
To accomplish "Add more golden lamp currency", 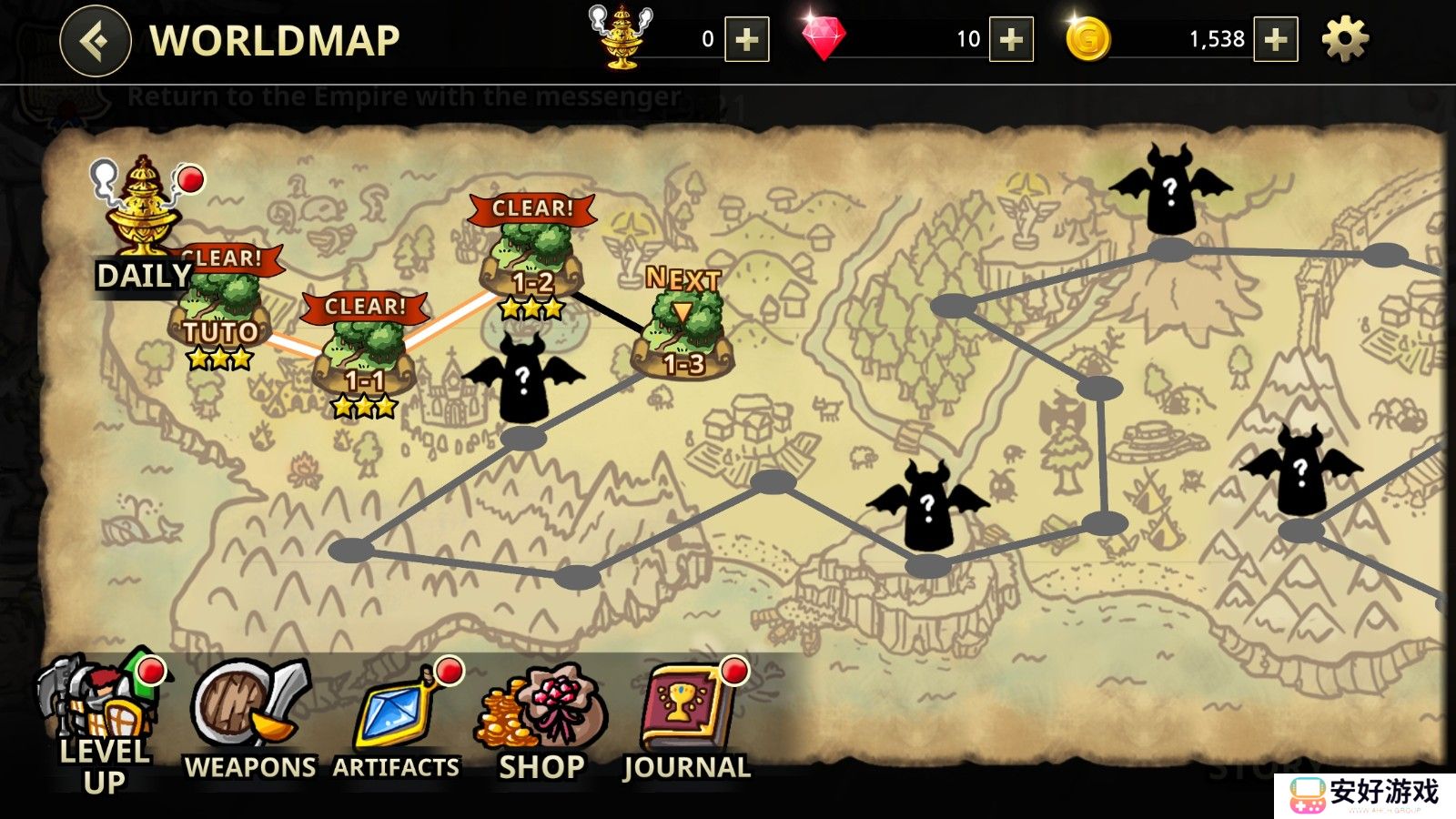I will point(746,40).
